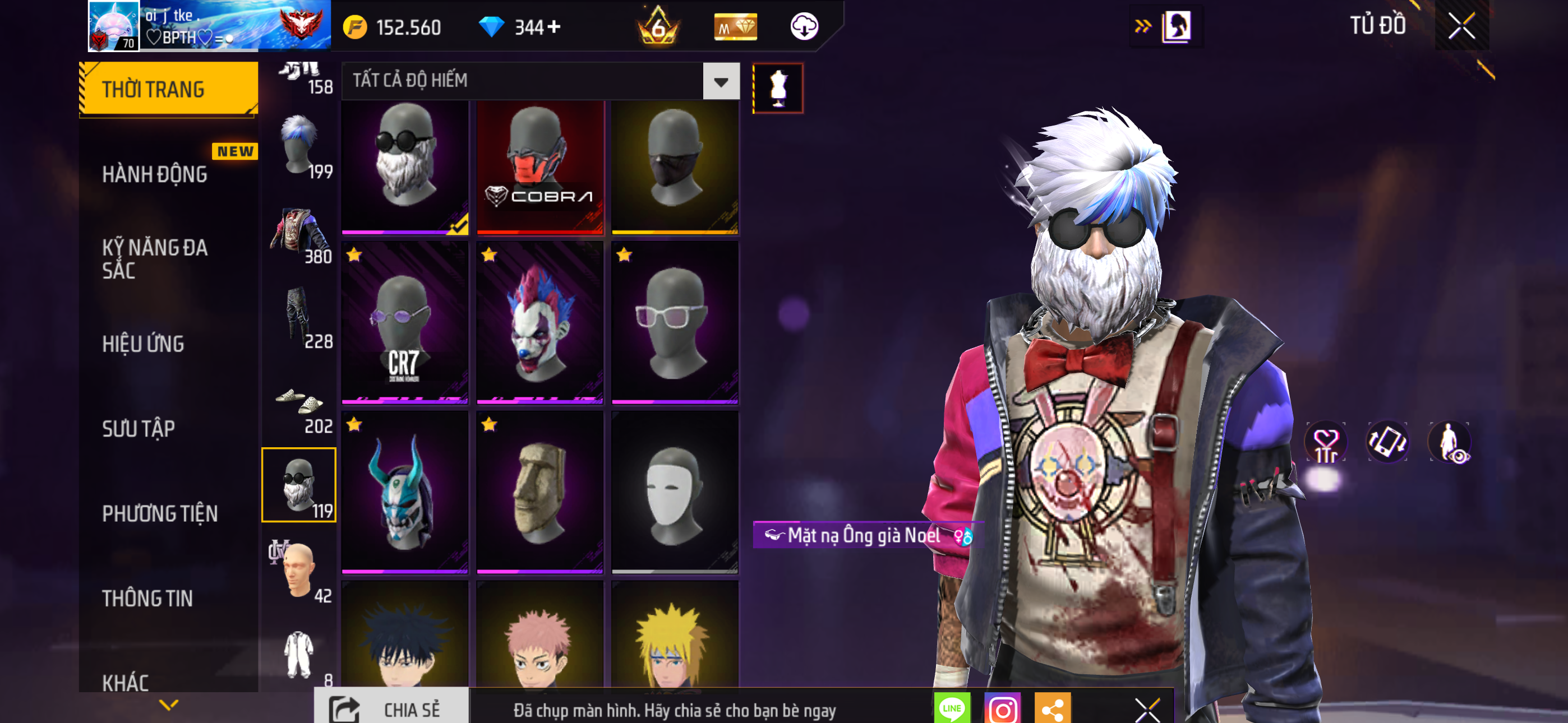This screenshot has width=1568, height=723.
Task: Open the jacket tops category
Action: pyautogui.click(x=299, y=234)
